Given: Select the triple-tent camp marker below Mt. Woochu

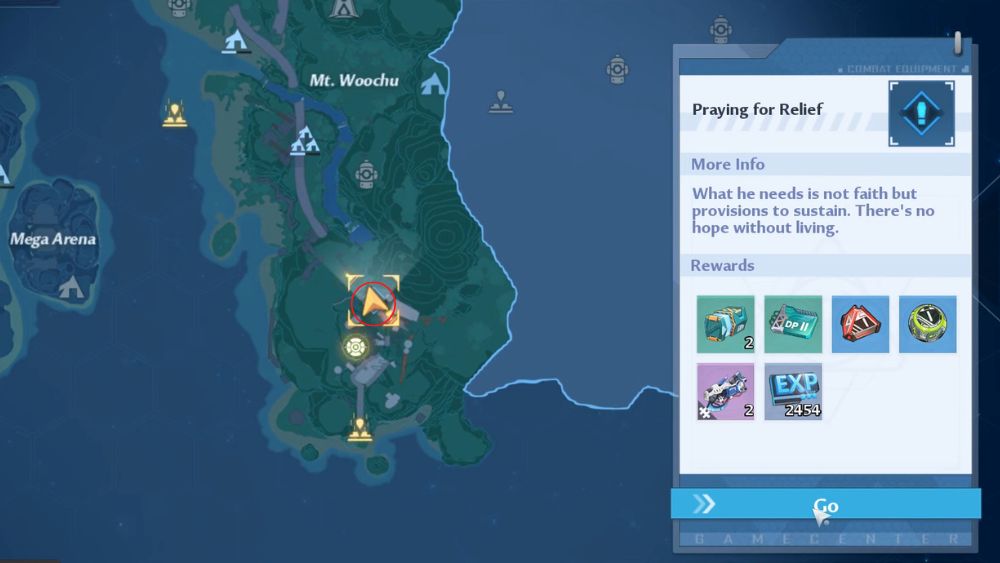Looking at the screenshot, I should 304,145.
